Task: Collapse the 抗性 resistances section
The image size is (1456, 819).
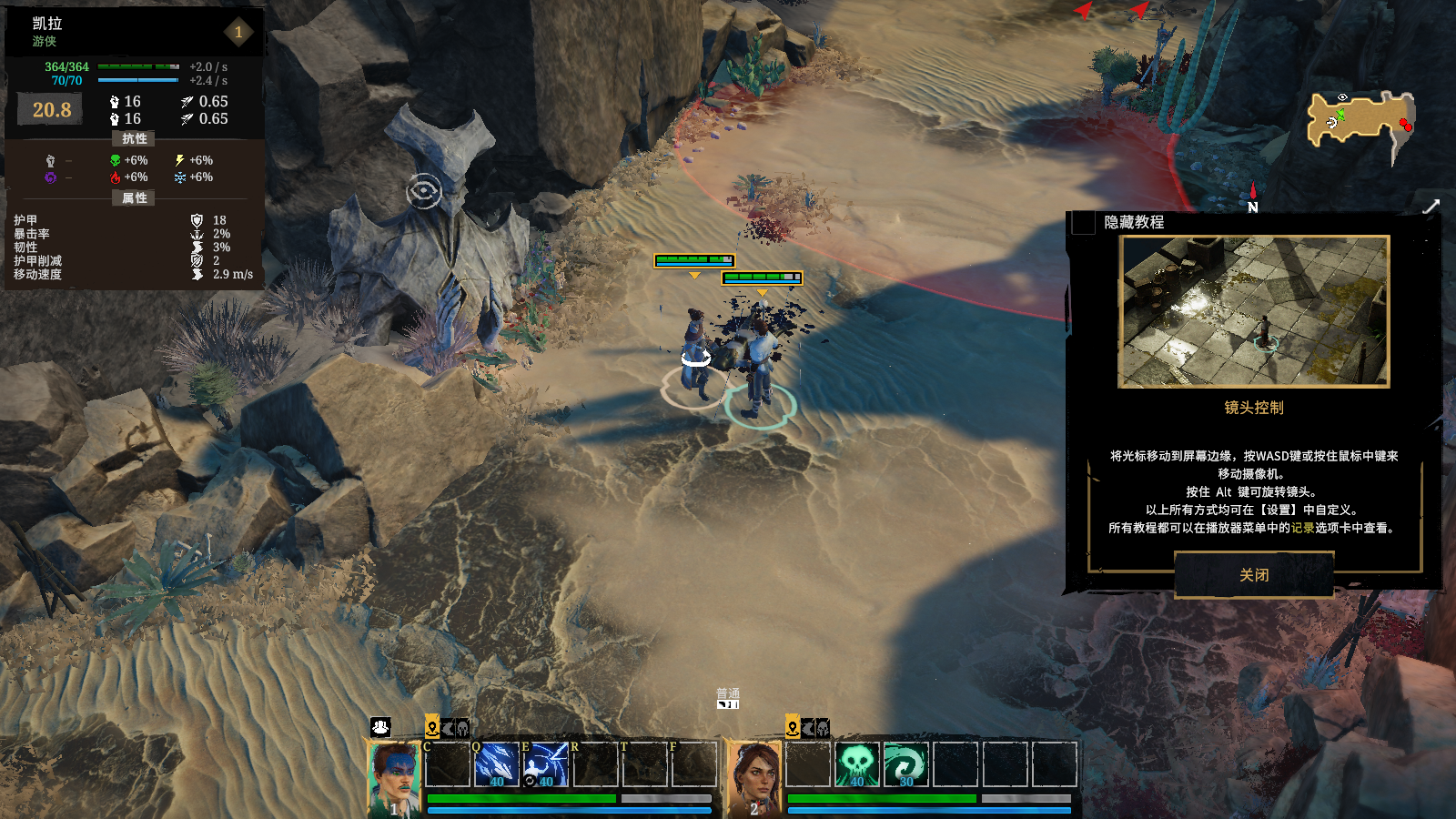Action: pyautogui.click(x=135, y=138)
